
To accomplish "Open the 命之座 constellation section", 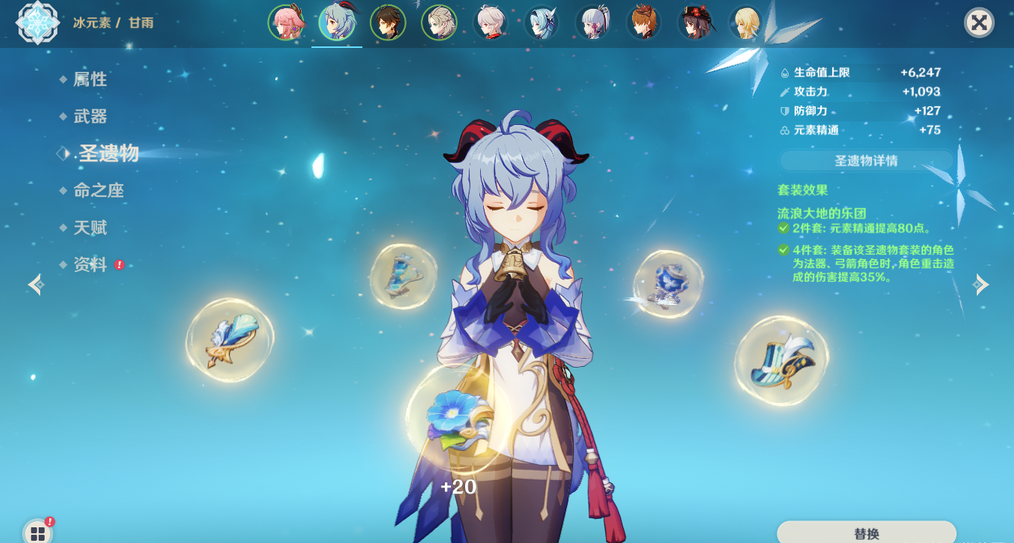I will tap(98, 190).
